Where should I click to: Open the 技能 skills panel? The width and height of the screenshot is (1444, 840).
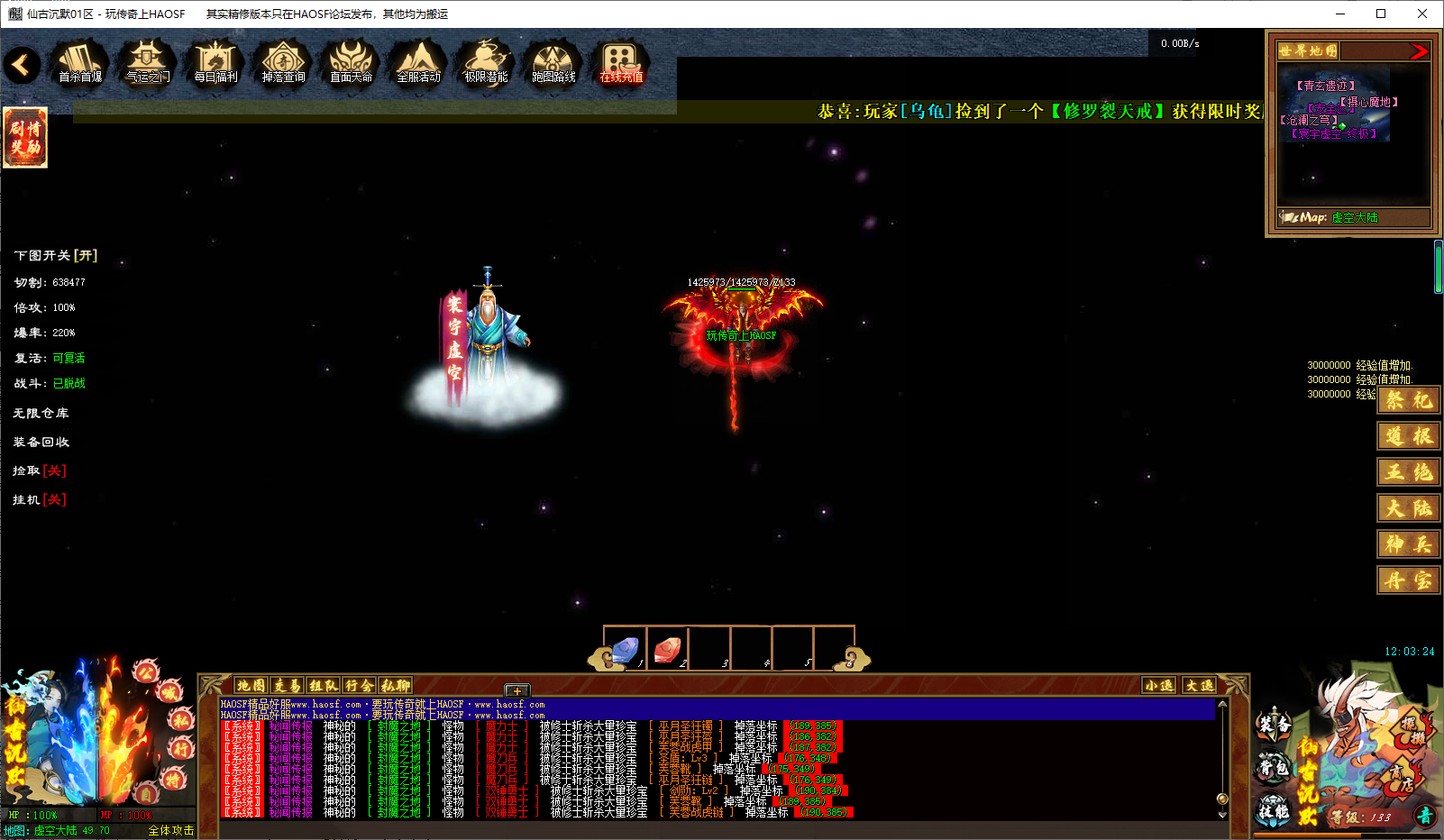tap(1274, 810)
